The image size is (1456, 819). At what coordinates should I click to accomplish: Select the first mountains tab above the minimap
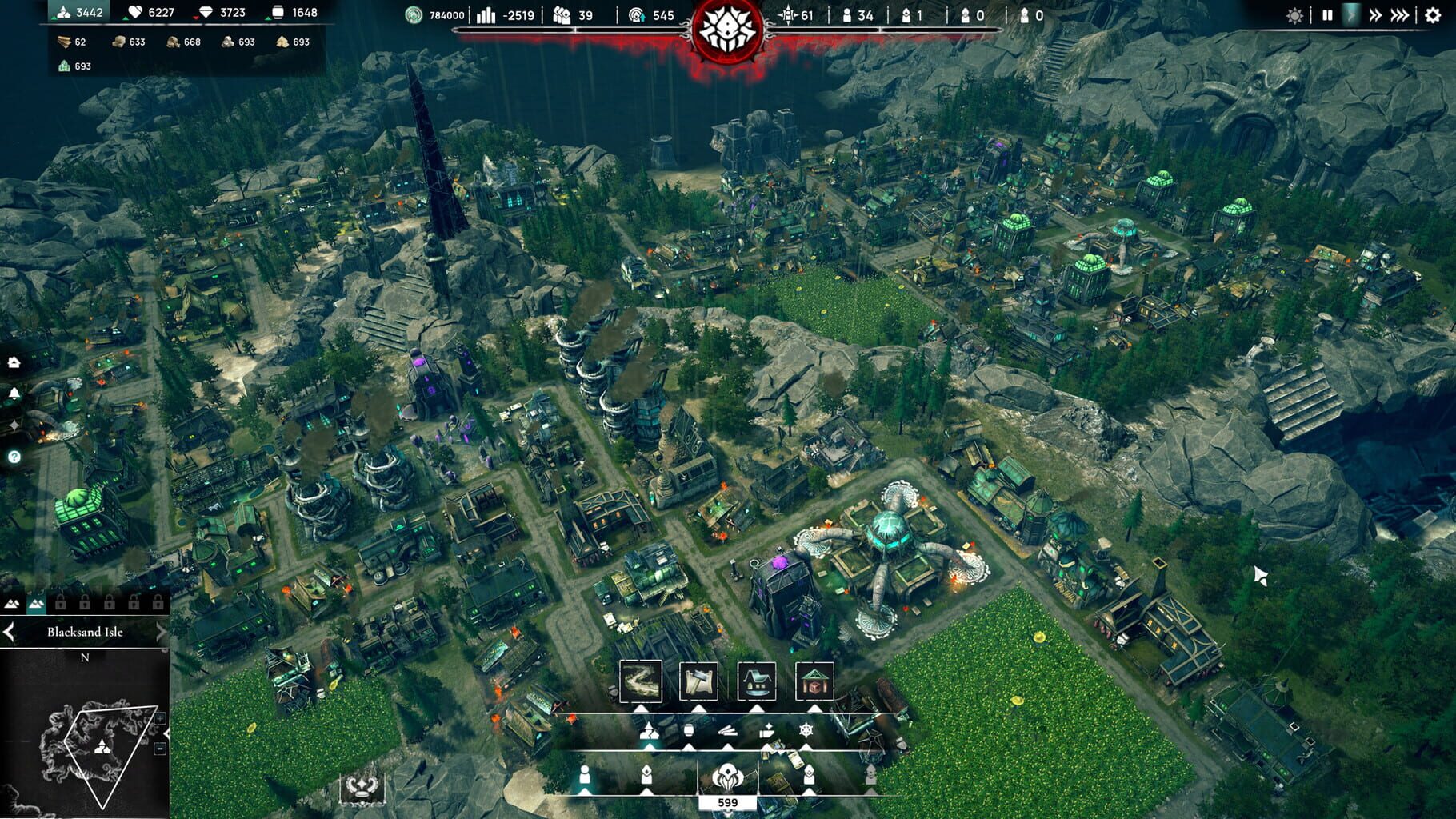point(12,603)
